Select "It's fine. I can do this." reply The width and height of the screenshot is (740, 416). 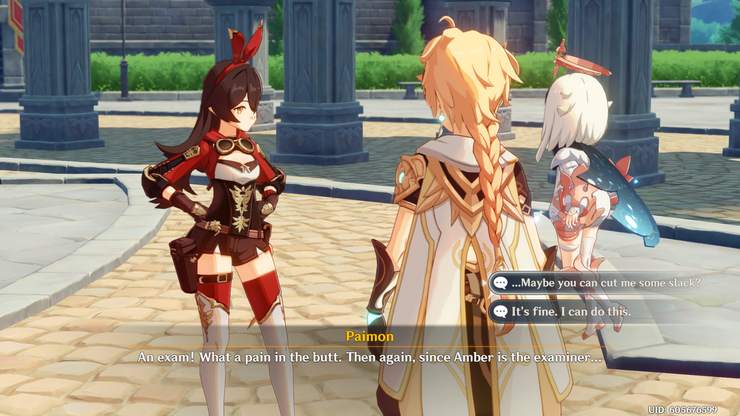pos(570,311)
